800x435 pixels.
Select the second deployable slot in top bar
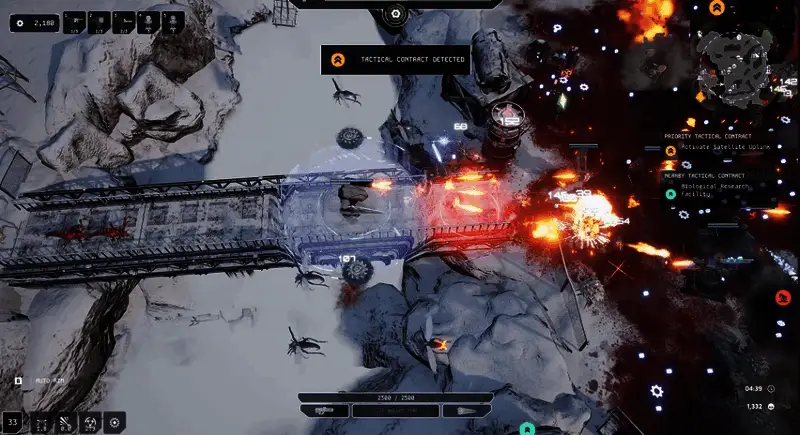pos(100,20)
